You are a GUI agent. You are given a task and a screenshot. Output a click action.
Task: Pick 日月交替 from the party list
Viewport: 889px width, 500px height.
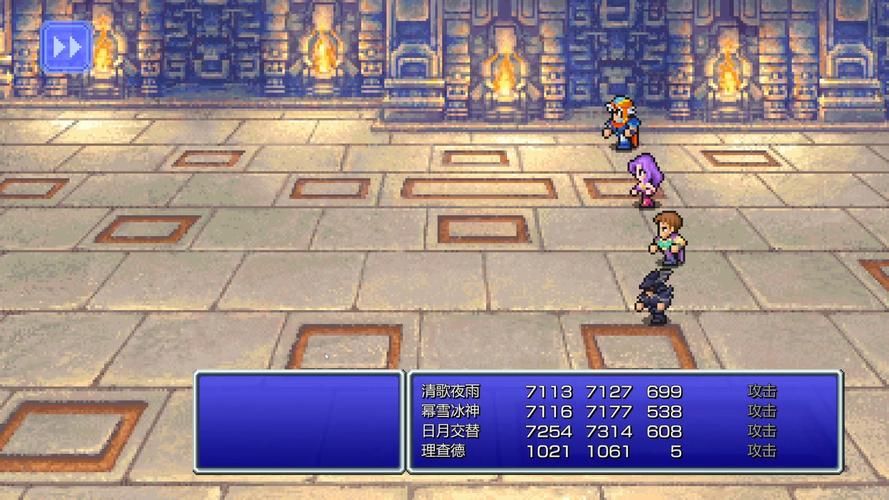pos(450,431)
